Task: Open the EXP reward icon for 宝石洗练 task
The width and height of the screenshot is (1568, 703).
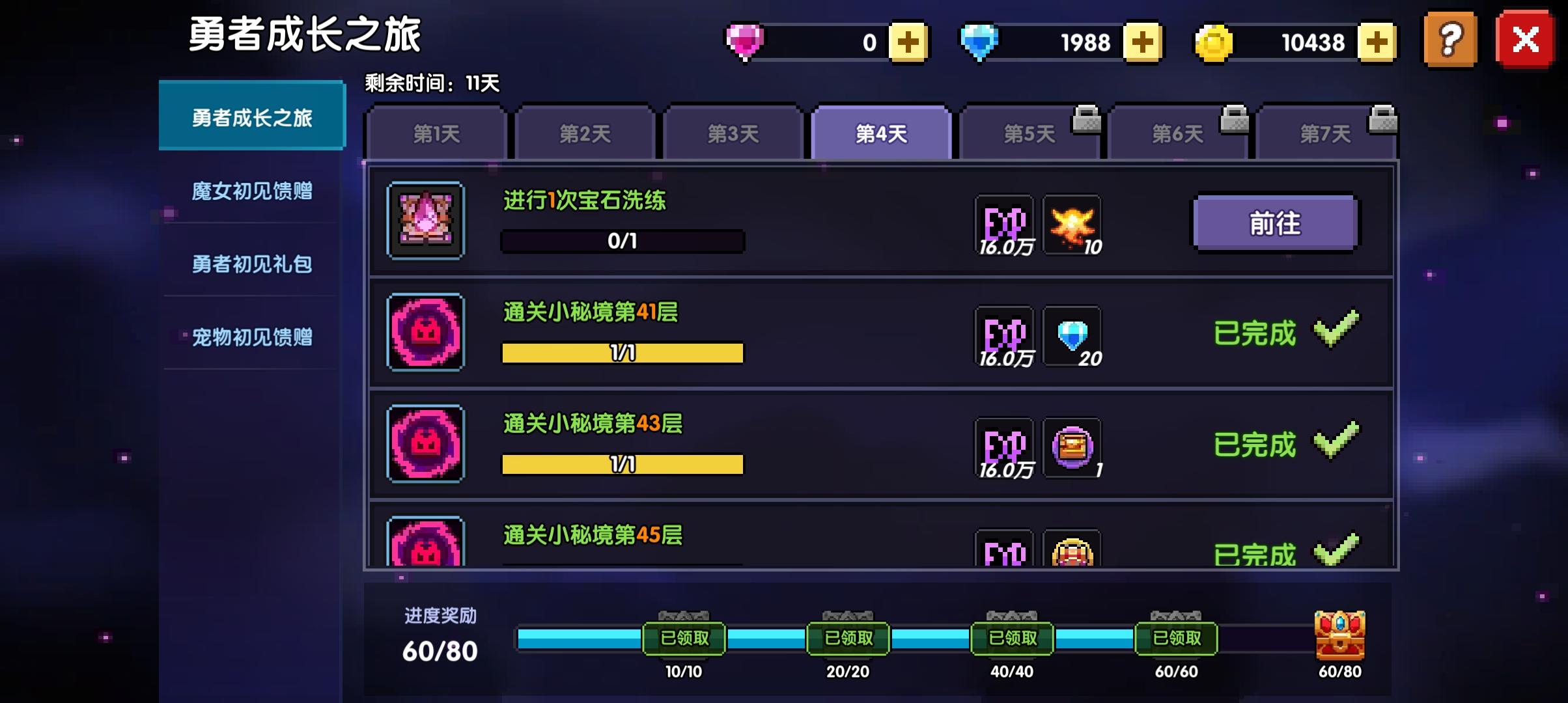Action: tap(1006, 225)
